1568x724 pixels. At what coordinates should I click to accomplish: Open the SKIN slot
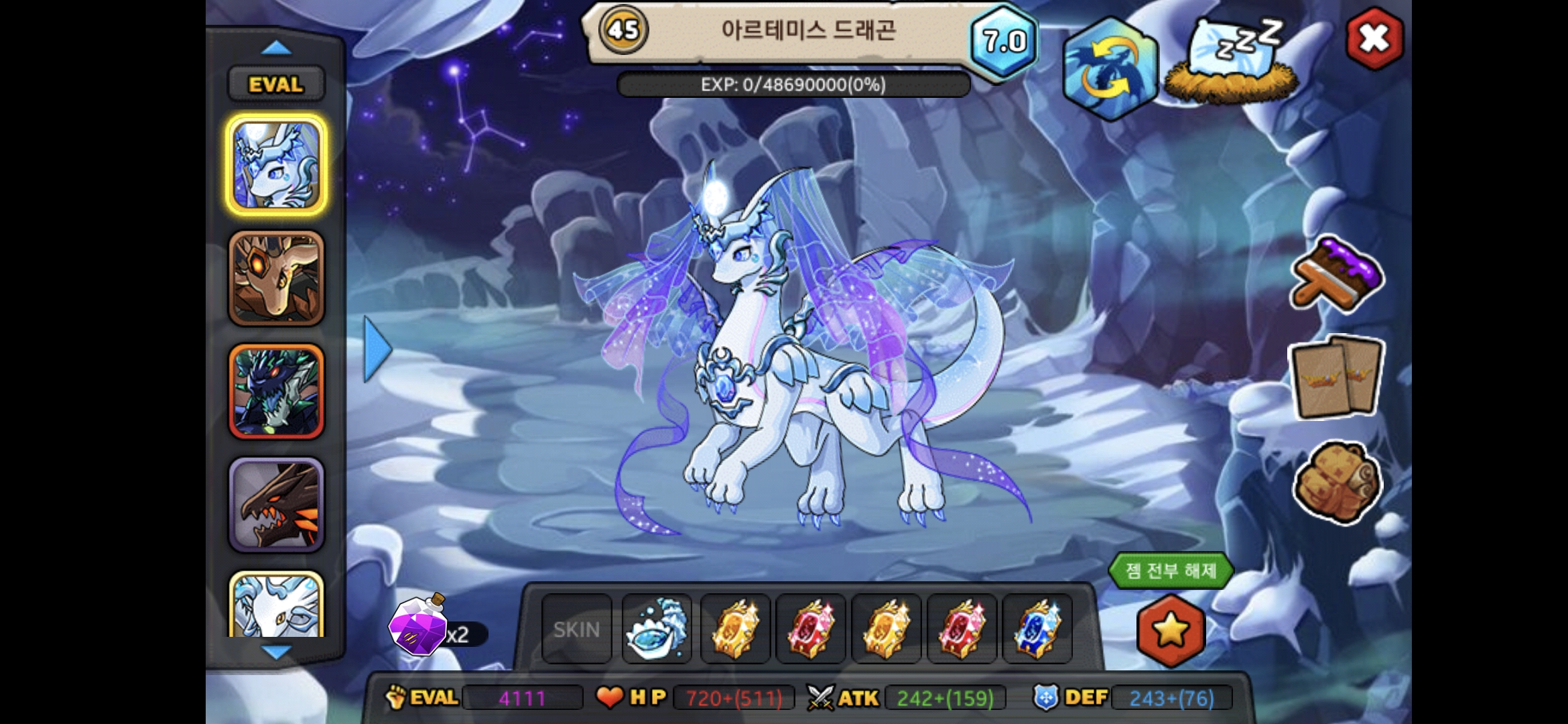pyautogui.click(x=576, y=629)
